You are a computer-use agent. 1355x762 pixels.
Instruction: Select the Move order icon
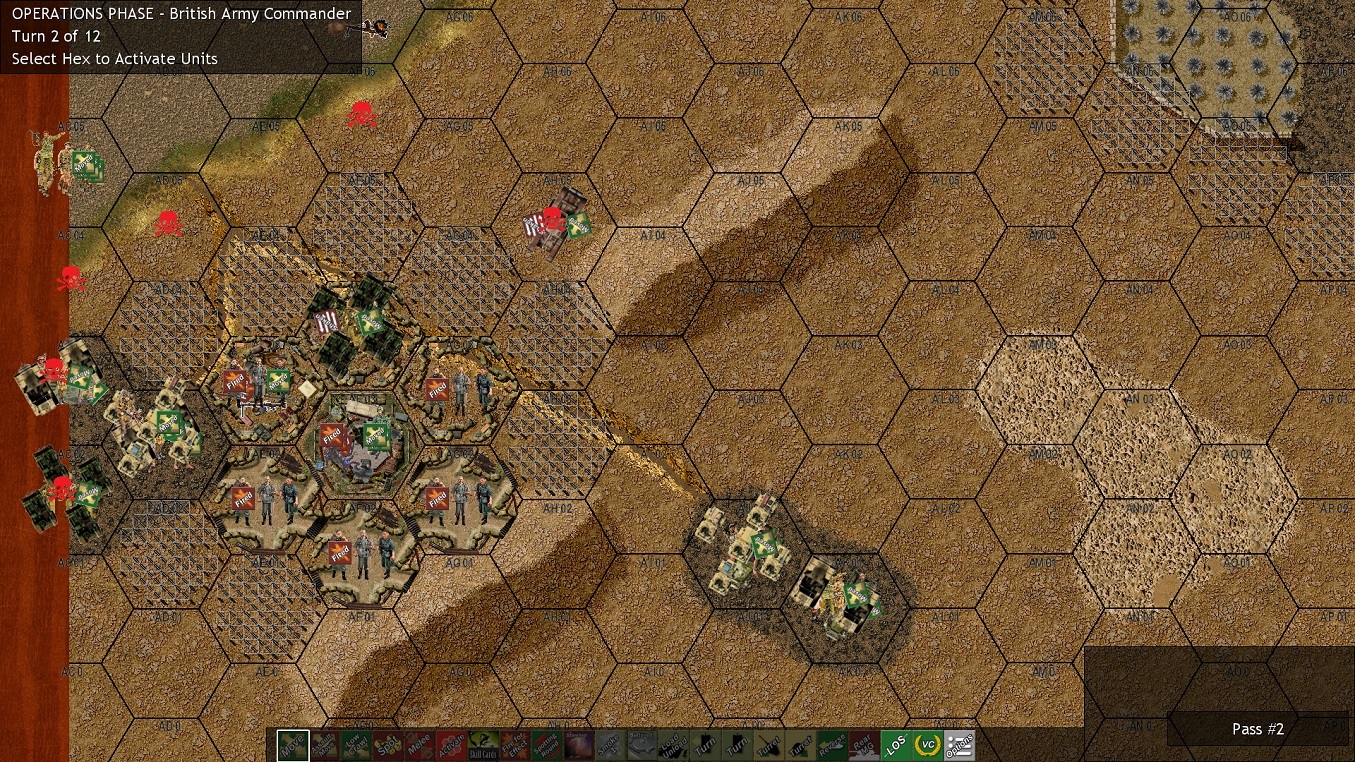(291, 745)
